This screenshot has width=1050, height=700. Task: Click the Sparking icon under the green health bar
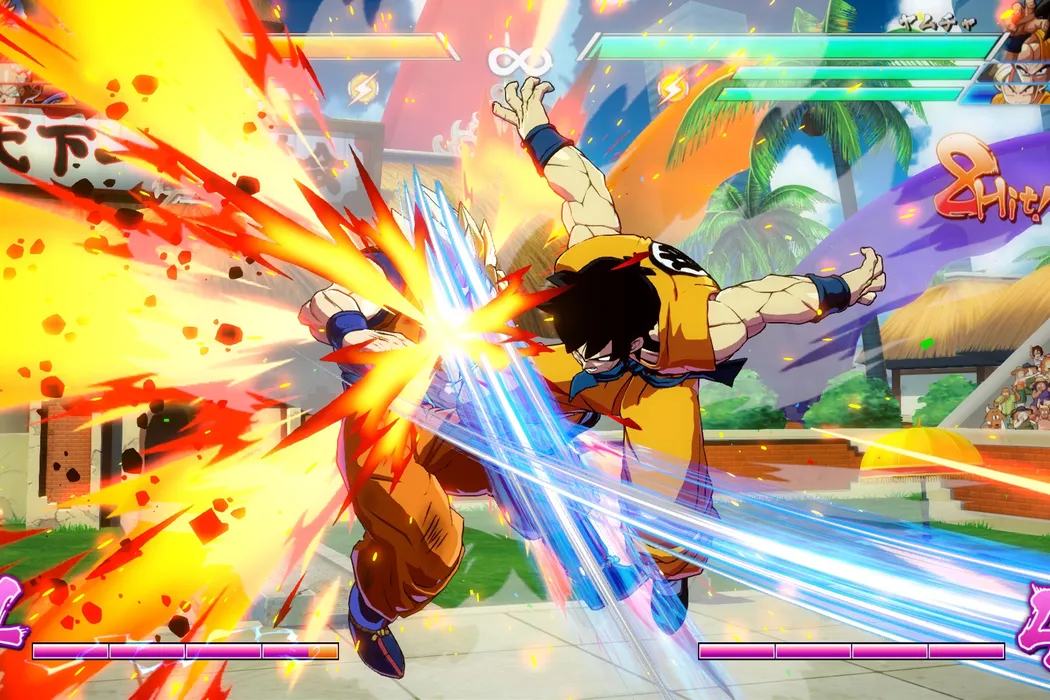[x=673, y=88]
